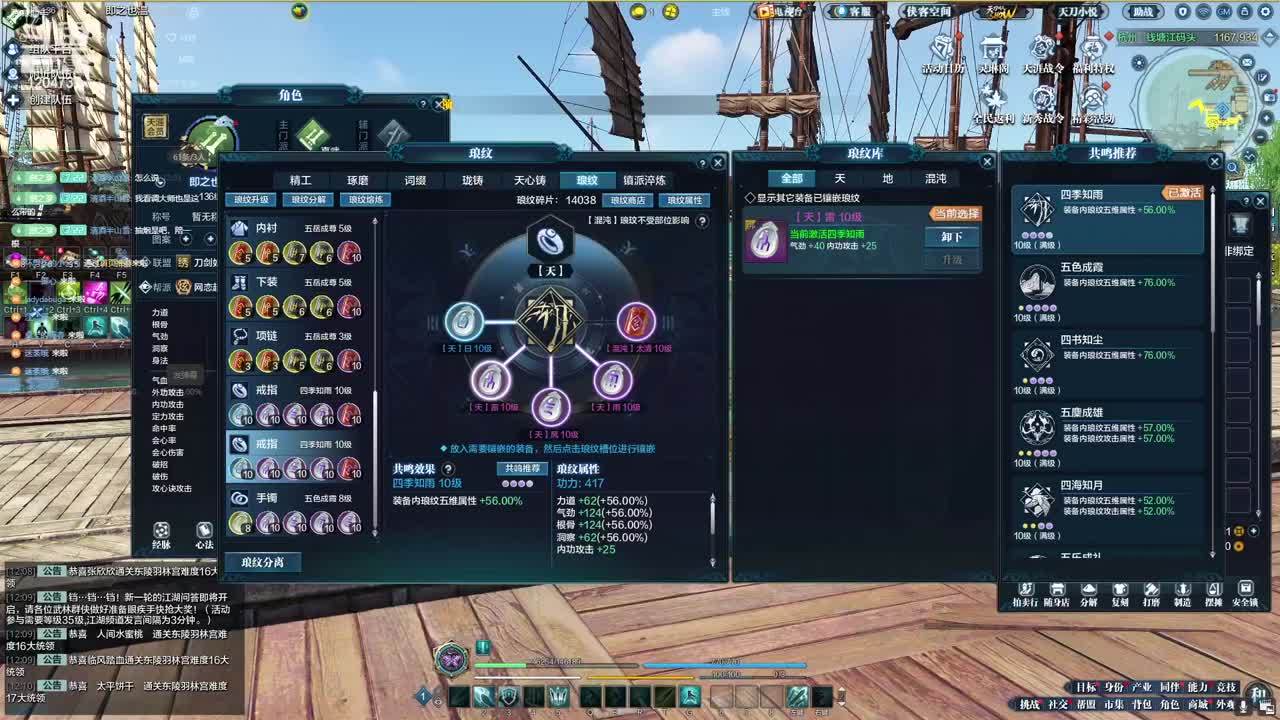Filter rune library by 混沌
The width and height of the screenshot is (1280, 720).
[x=935, y=178]
